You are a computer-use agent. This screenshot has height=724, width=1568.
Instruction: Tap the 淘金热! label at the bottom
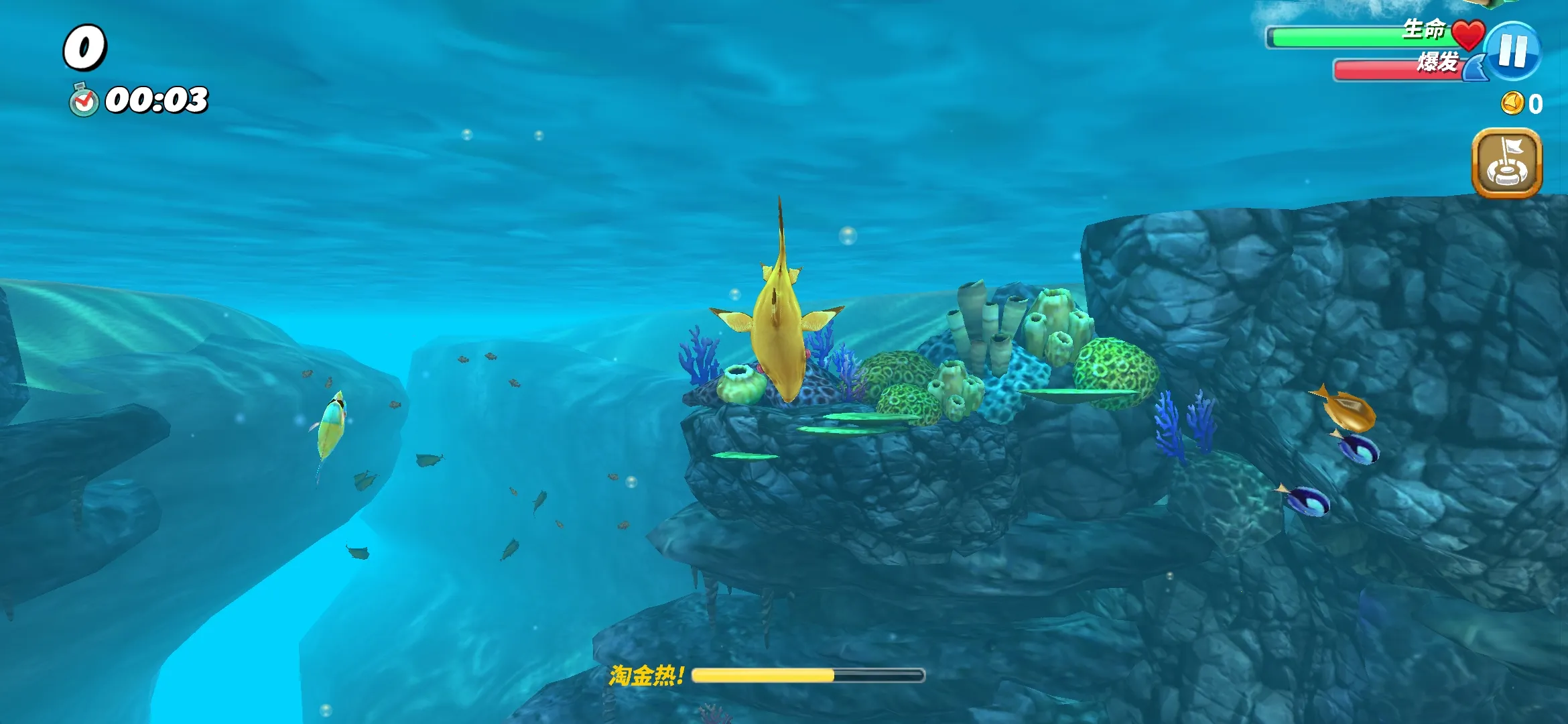point(647,676)
